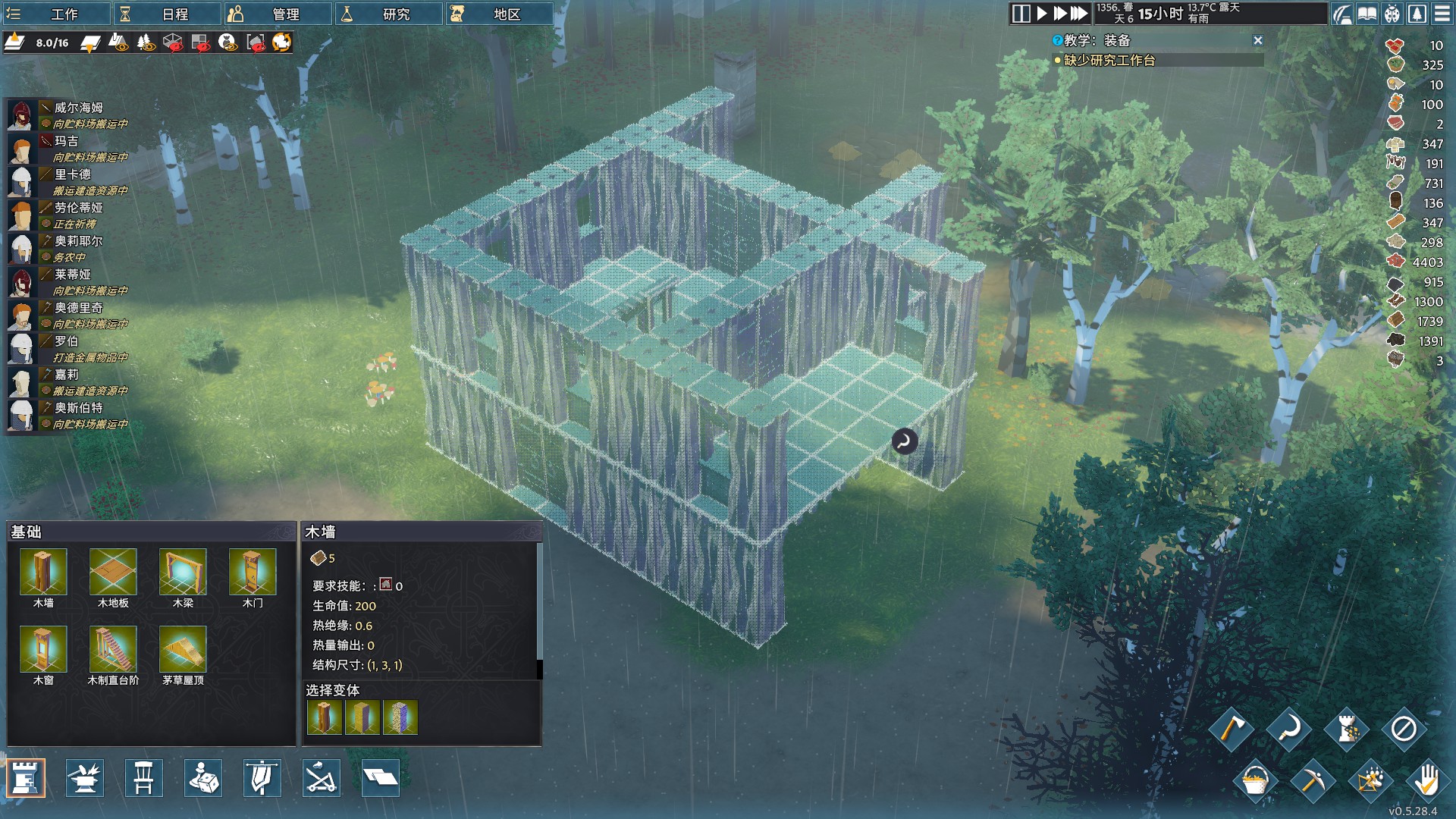
Task: Activate the axe chop-trees order
Action: (1232, 729)
